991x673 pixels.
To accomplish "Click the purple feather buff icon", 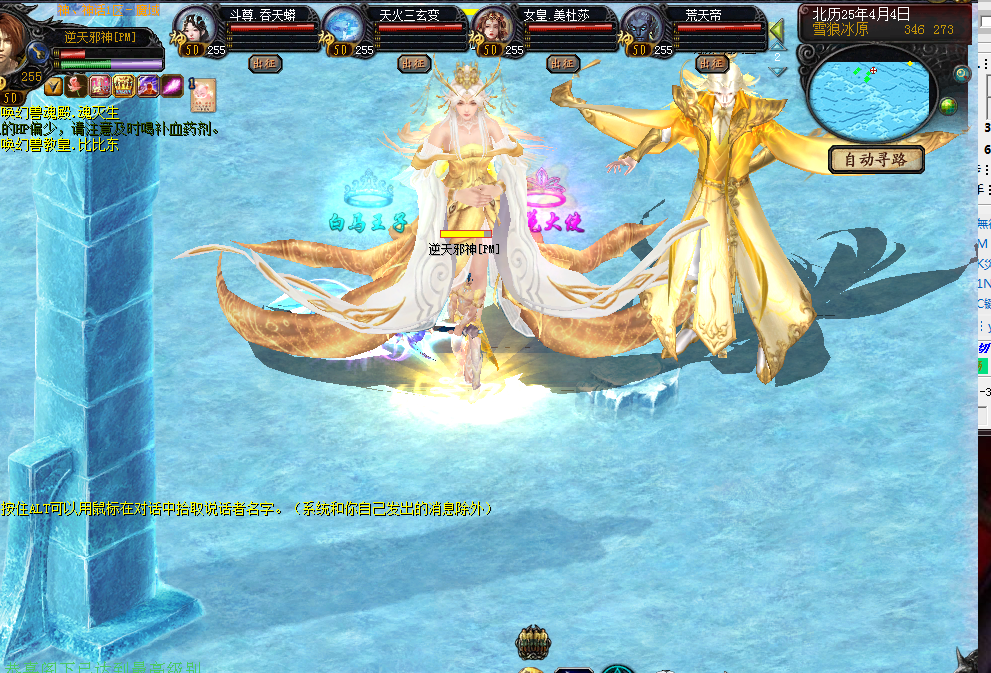I will [171, 85].
